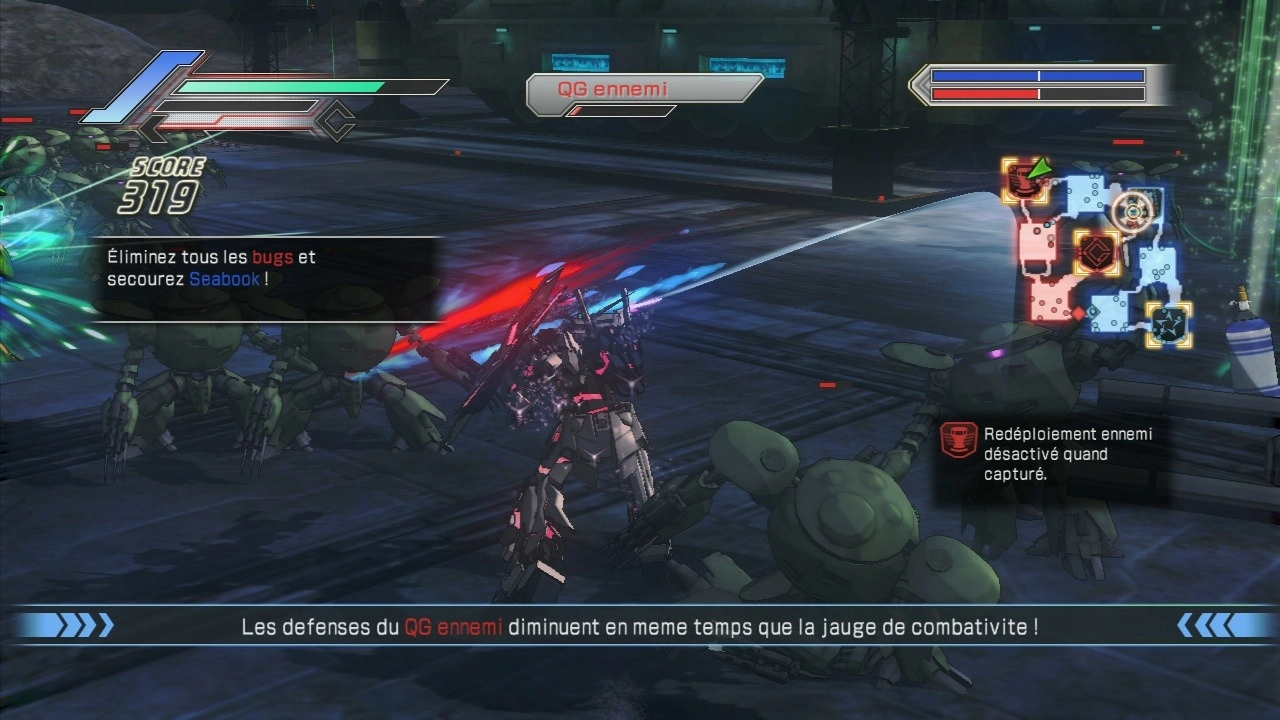Viewport: 1280px width, 720px height.
Task: Open the mission objective about Seabook
Action: pyautogui.click(x=211, y=268)
